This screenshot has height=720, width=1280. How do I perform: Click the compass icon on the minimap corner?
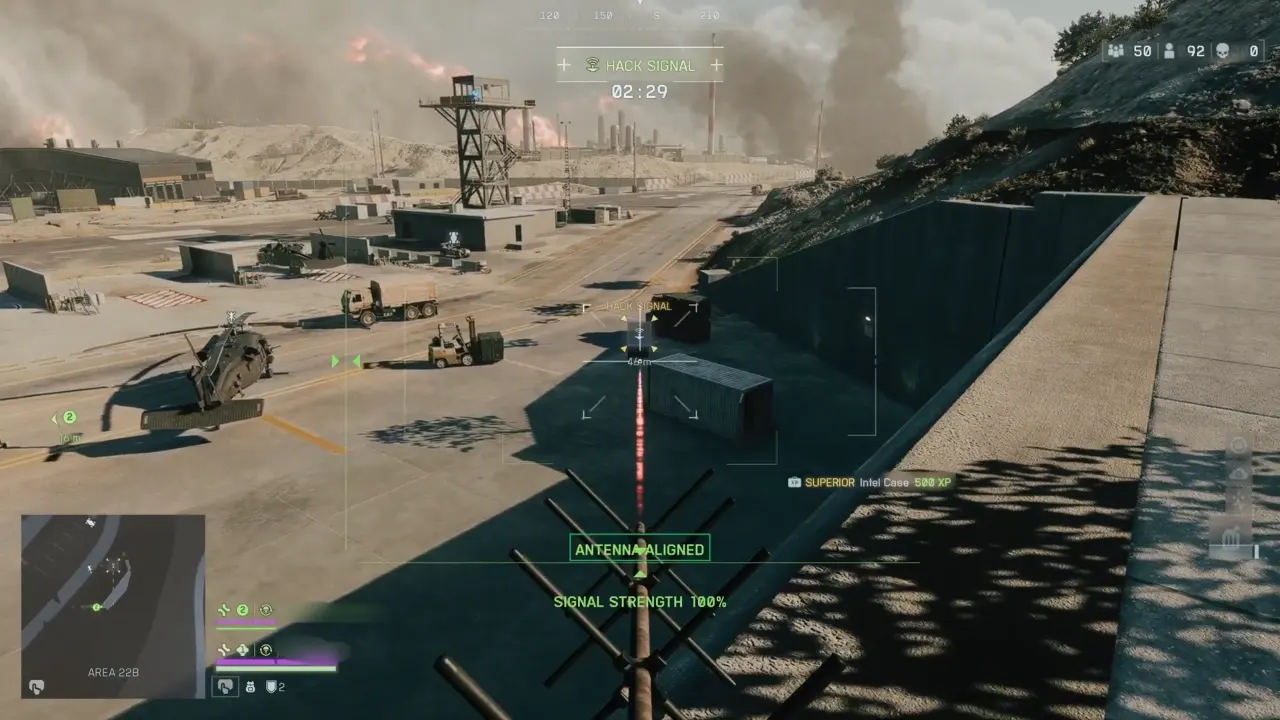click(x=36, y=687)
